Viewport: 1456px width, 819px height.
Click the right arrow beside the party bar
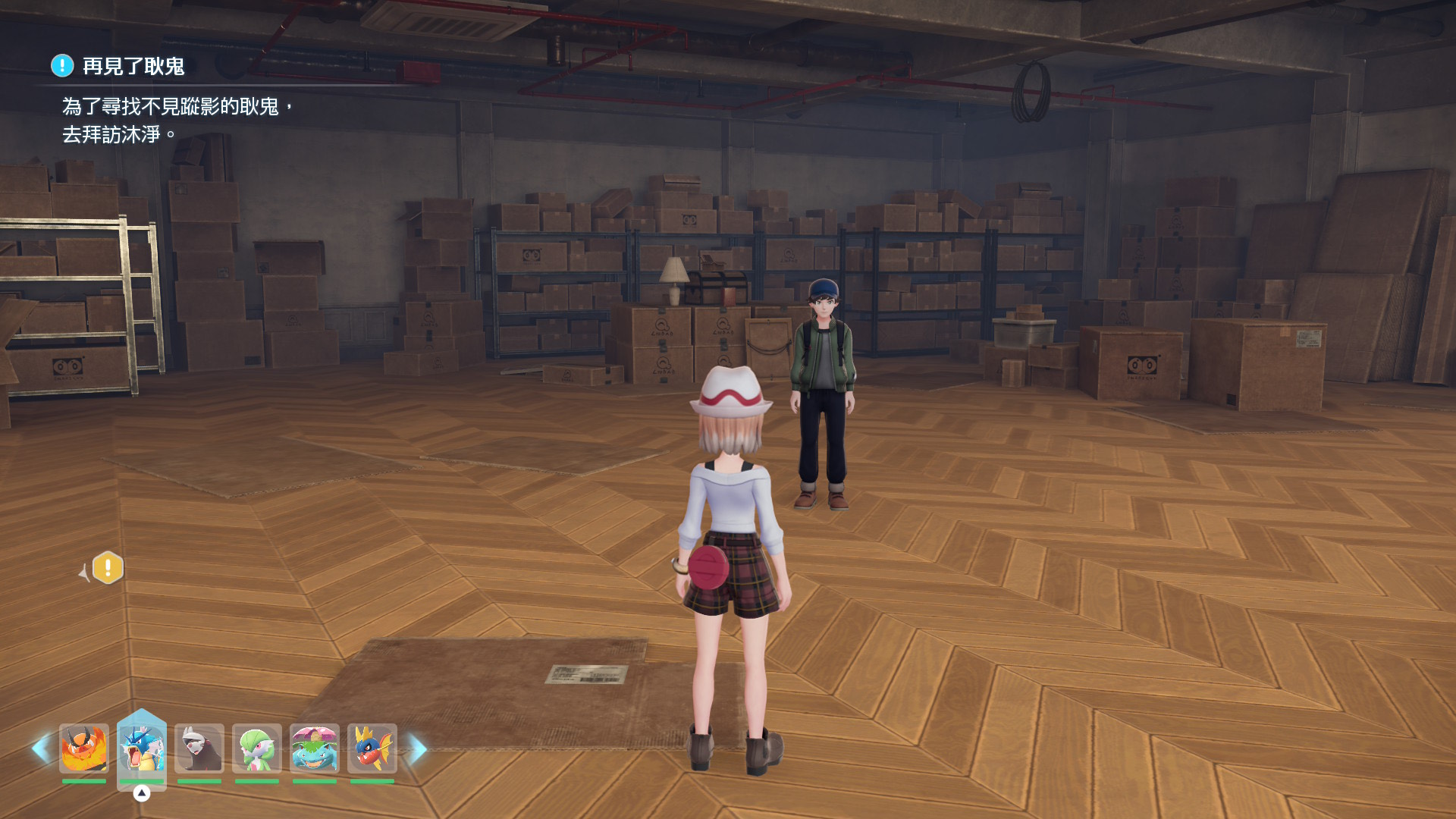point(418,749)
